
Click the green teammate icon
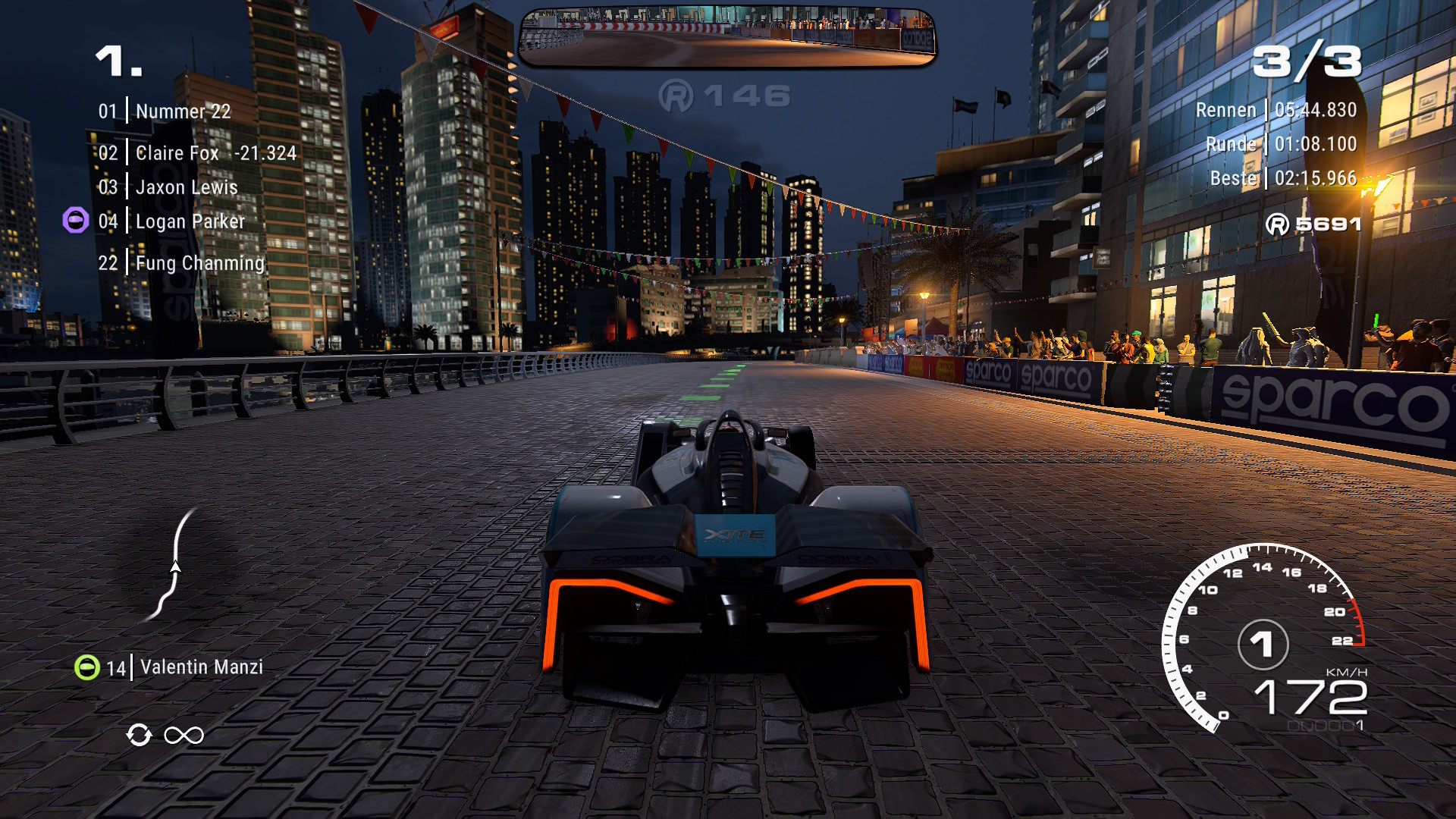[x=87, y=667]
